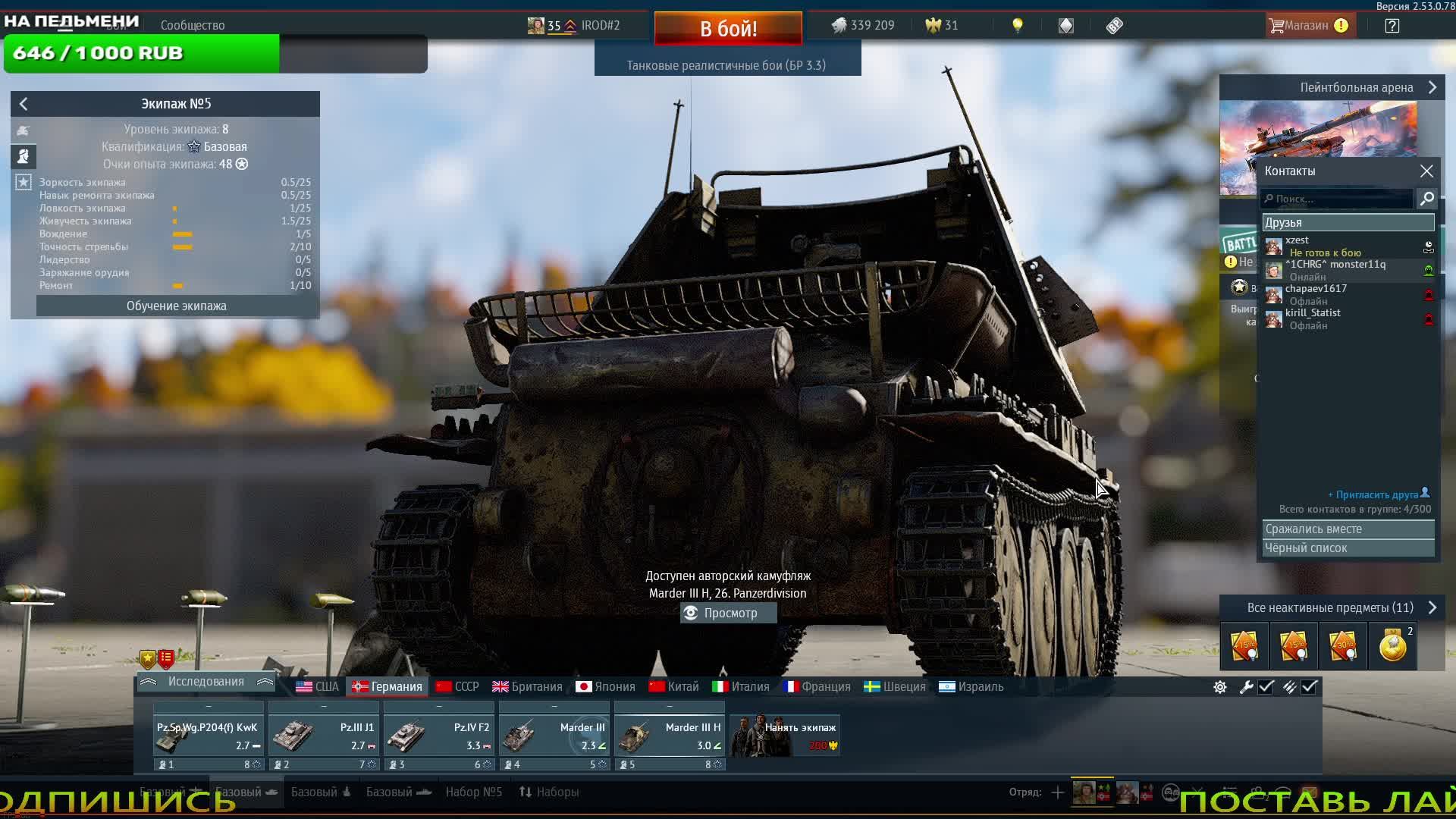Select the Pz.IV F2 crew slot
This screenshot has width=1456, height=819.
coord(438,736)
